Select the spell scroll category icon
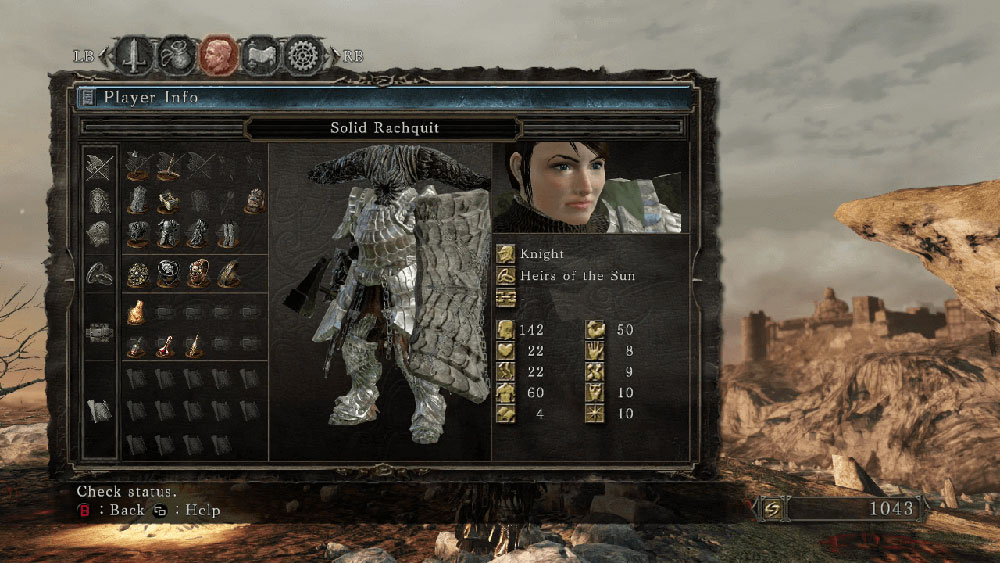The image size is (1000, 563). pos(98,410)
